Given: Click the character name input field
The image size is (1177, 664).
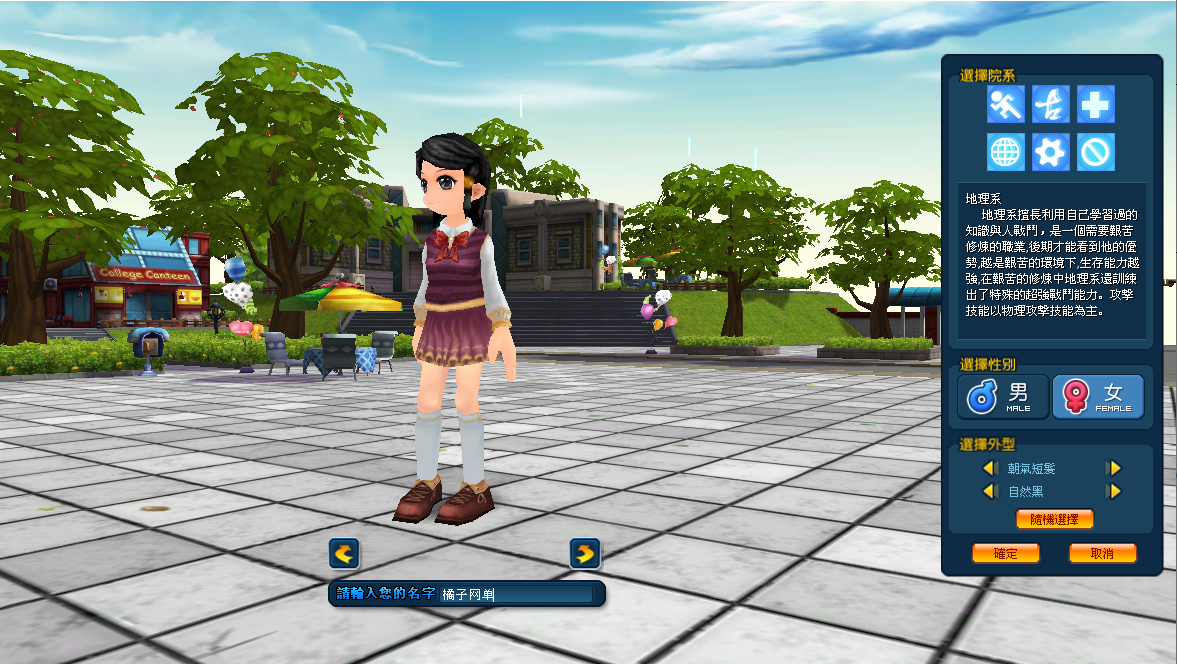Looking at the screenshot, I should tap(515, 594).
